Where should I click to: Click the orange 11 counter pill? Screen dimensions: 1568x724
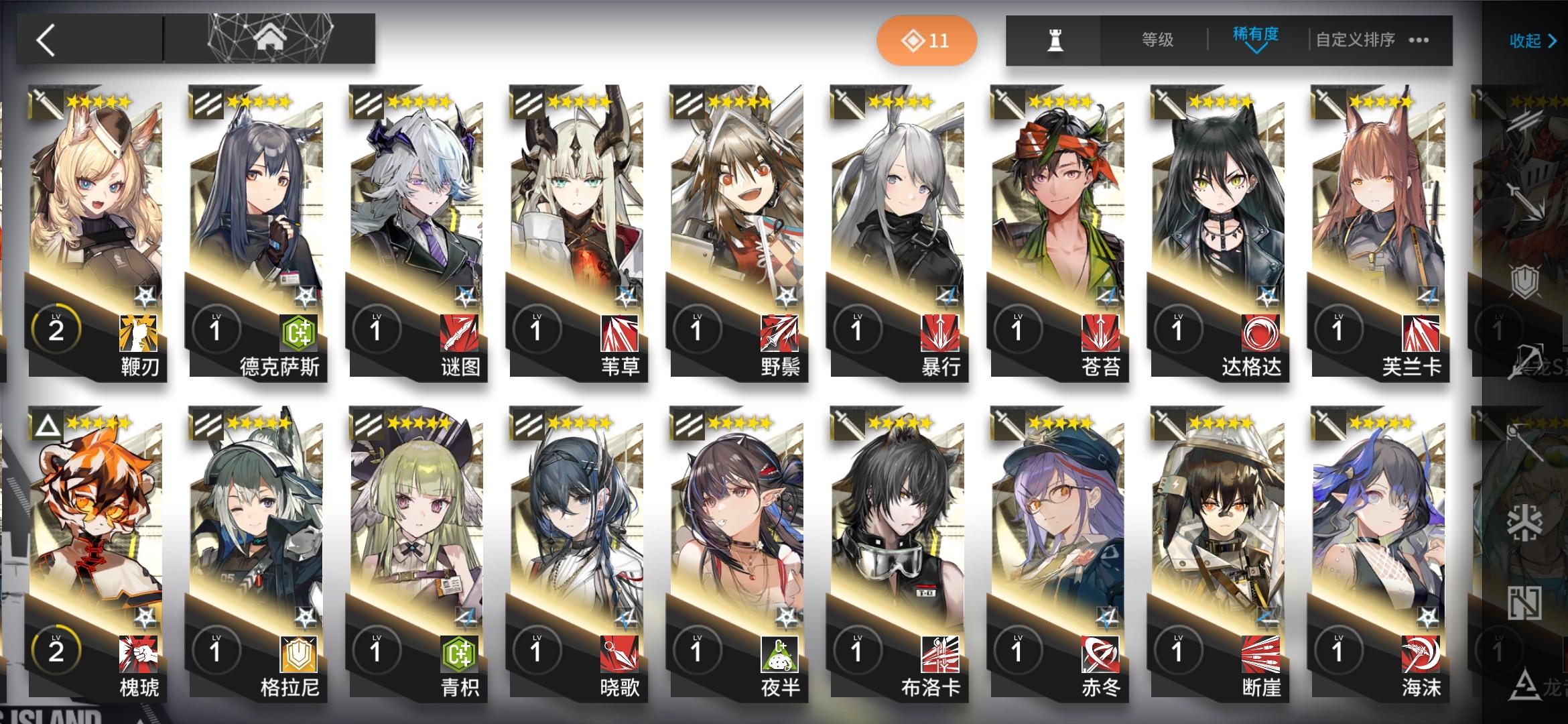(x=926, y=40)
